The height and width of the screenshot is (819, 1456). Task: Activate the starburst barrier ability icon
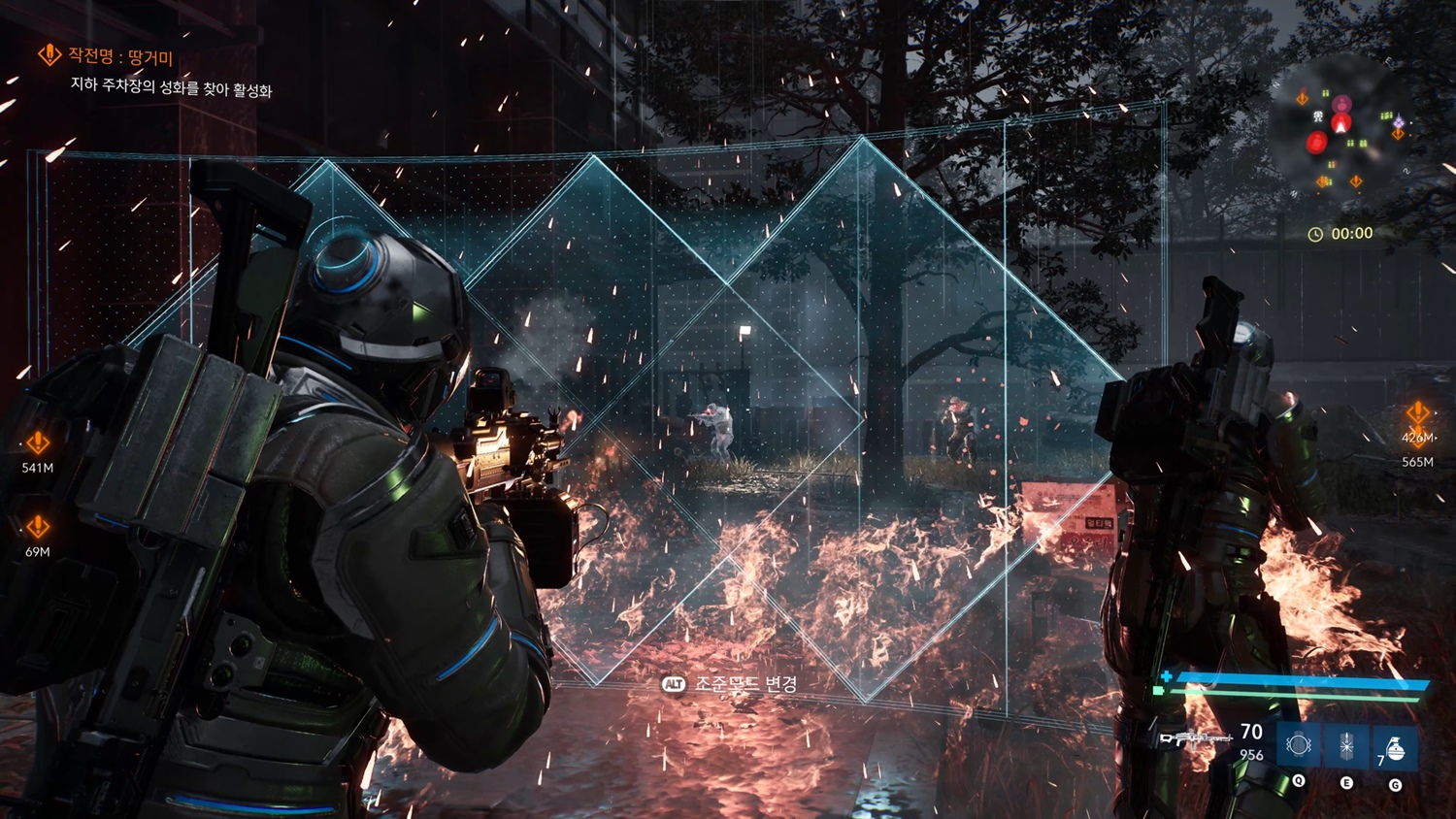click(1346, 745)
